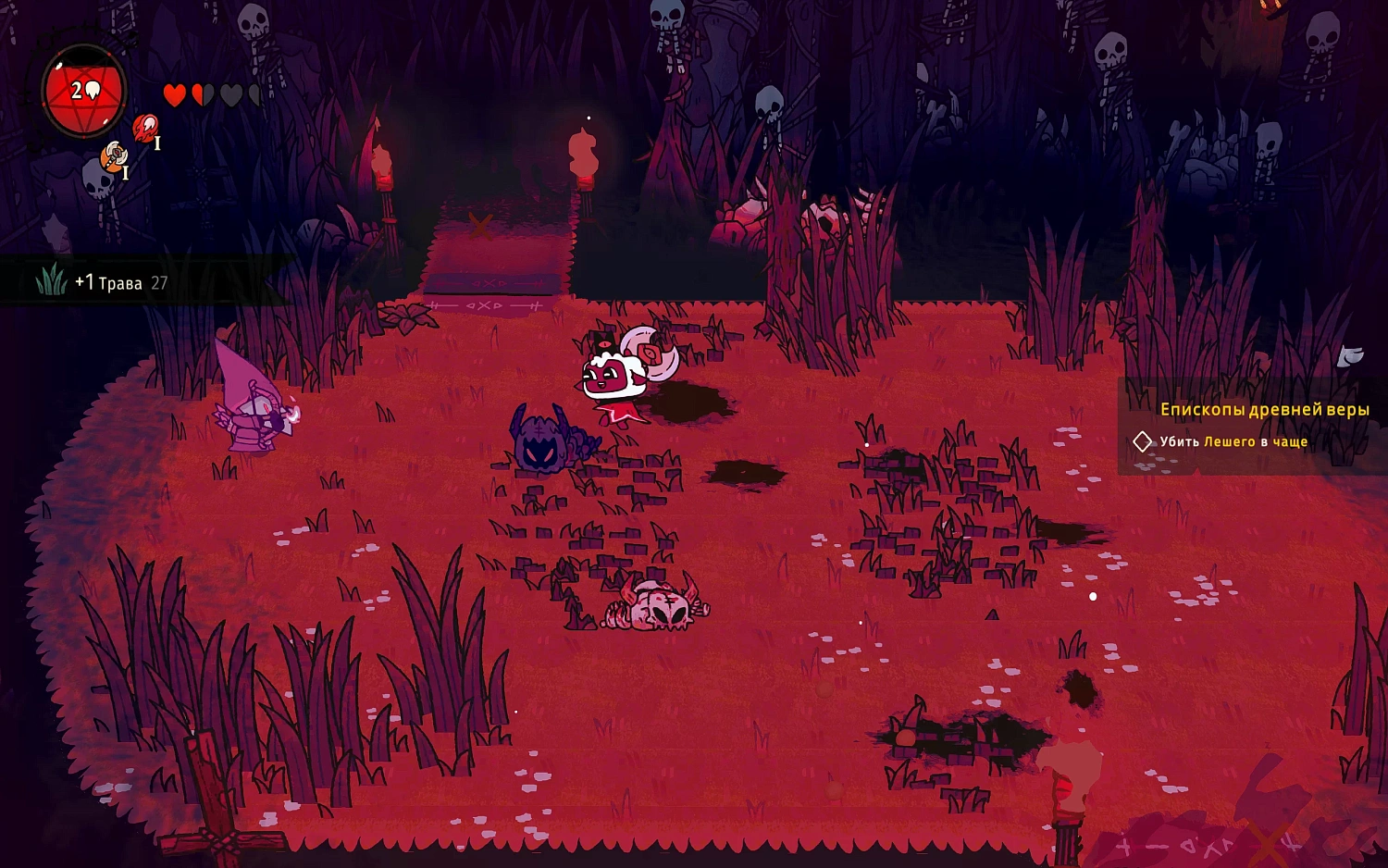Click the axe weapon icon
Viewport: 1388px width, 868px height.
115,155
